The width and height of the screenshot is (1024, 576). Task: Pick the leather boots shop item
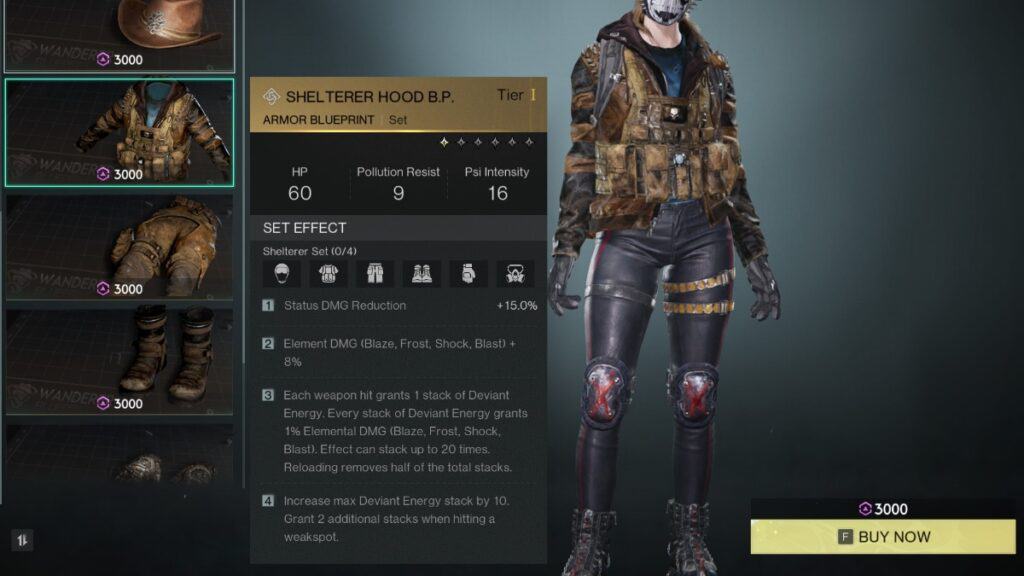[120, 361]
